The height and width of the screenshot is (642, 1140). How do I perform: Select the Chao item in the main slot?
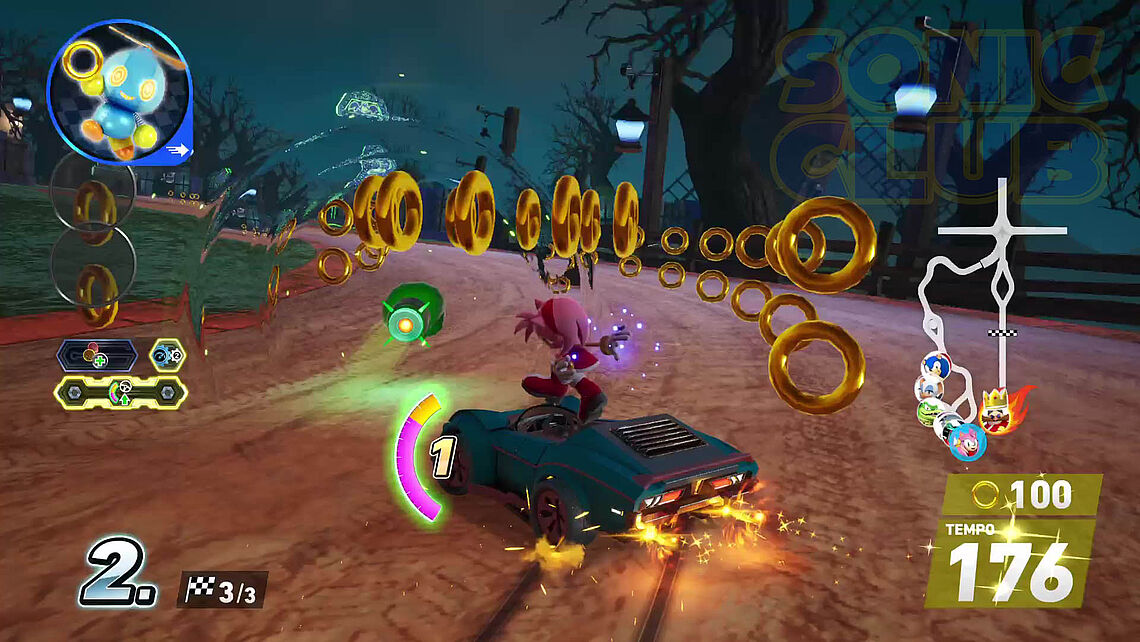(x=119, y=91)
